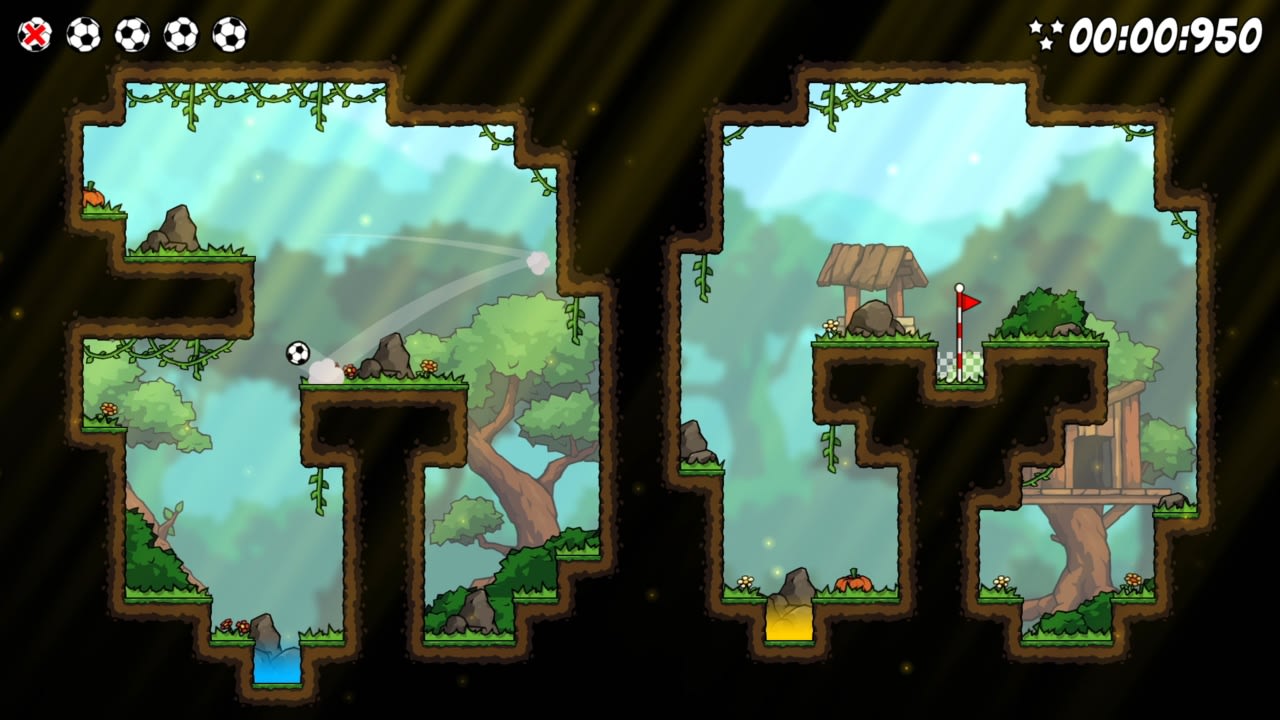Click the third intact soccer ball icon
Image resolution: width=1280 pixels, height=720 pixels.
tap(180, 33)
